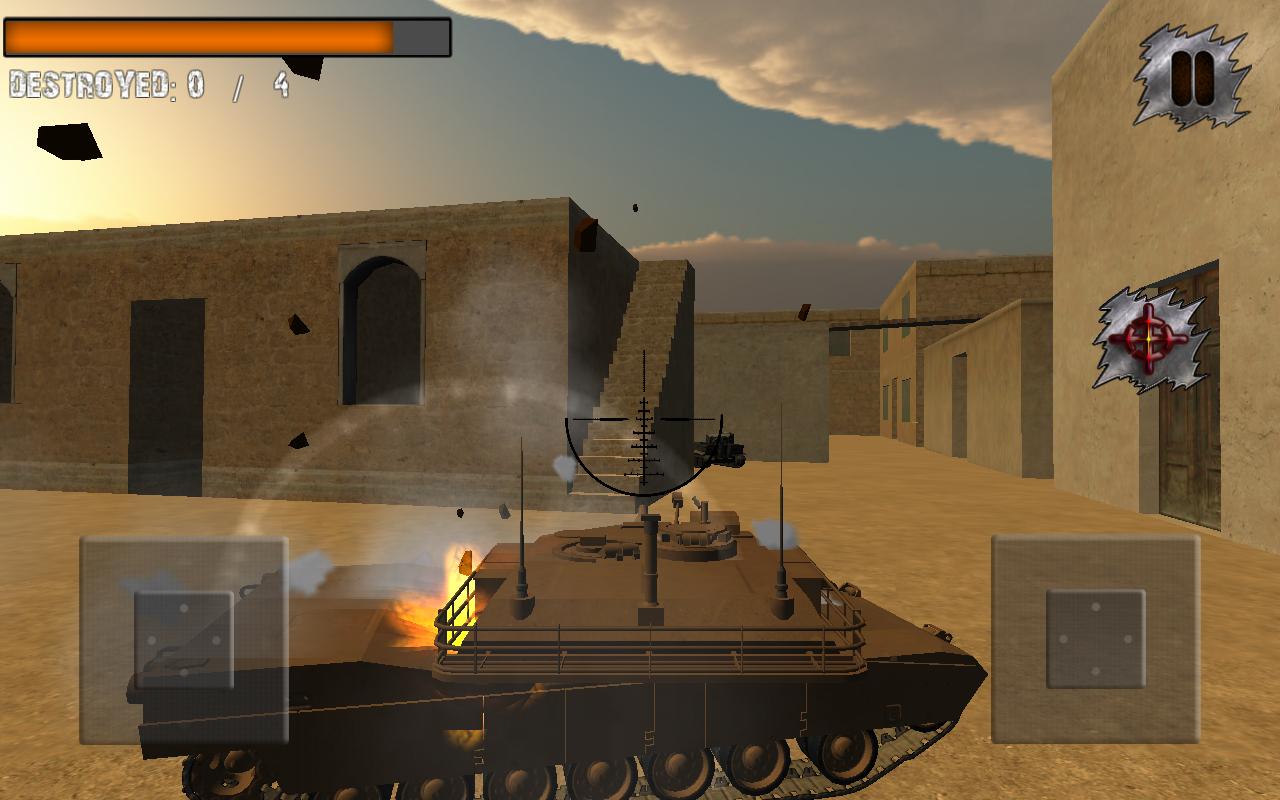Screen dimensions: 1280x800
Task: Tap the left movement pad to toggle driving
Action: coord(183,640)
